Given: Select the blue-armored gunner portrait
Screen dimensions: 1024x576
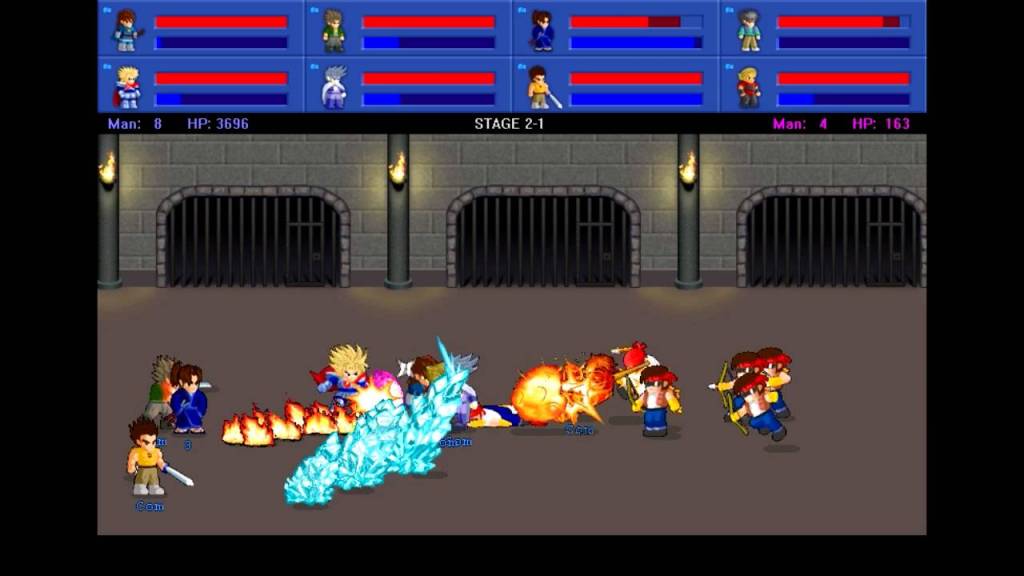Looking at the screenshot, I should click(127, 30).
